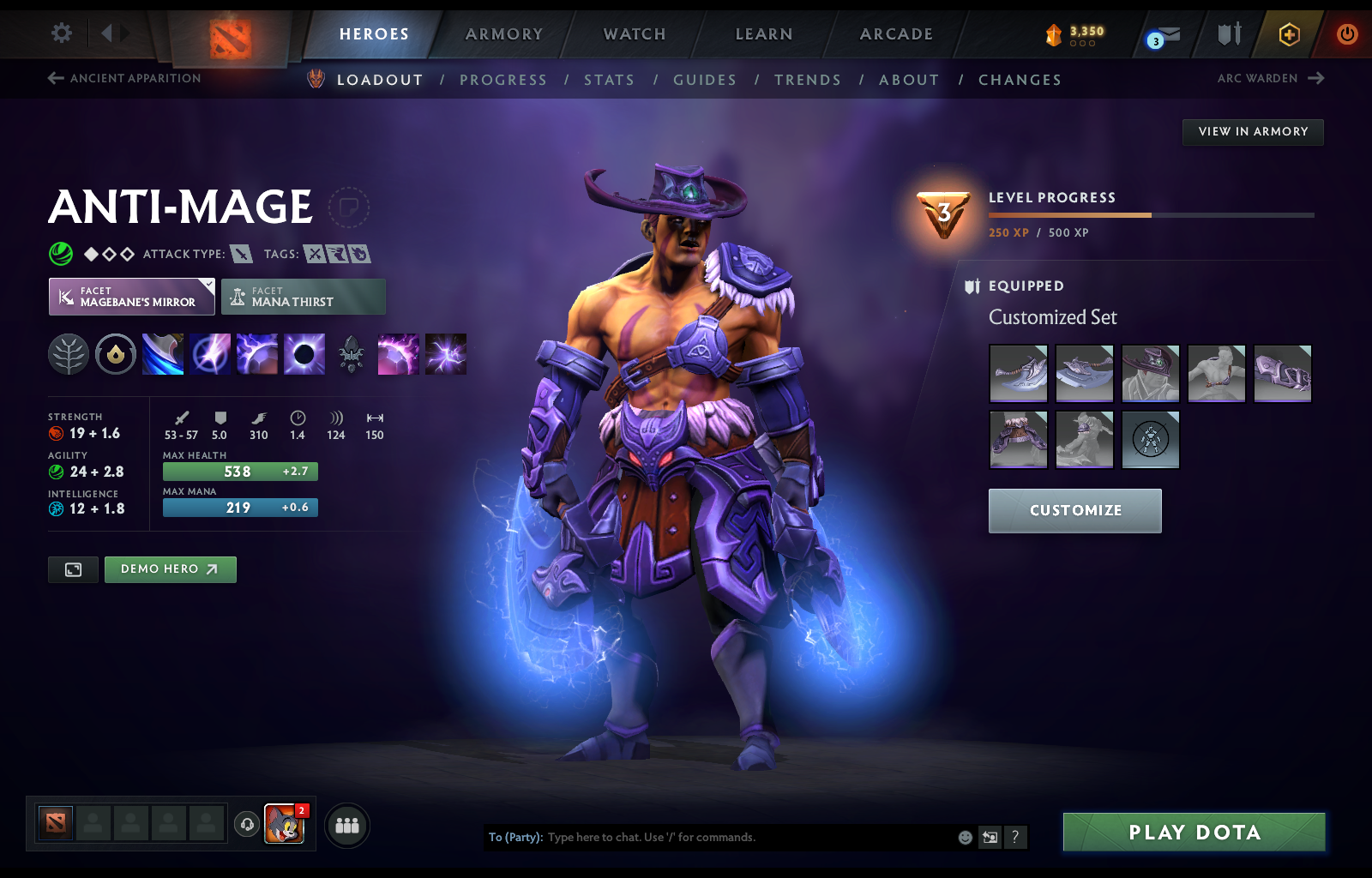The image size is (1372, 878).
Task: Inspect the Mana Break ability icon
Action: [x=163, y=354]
